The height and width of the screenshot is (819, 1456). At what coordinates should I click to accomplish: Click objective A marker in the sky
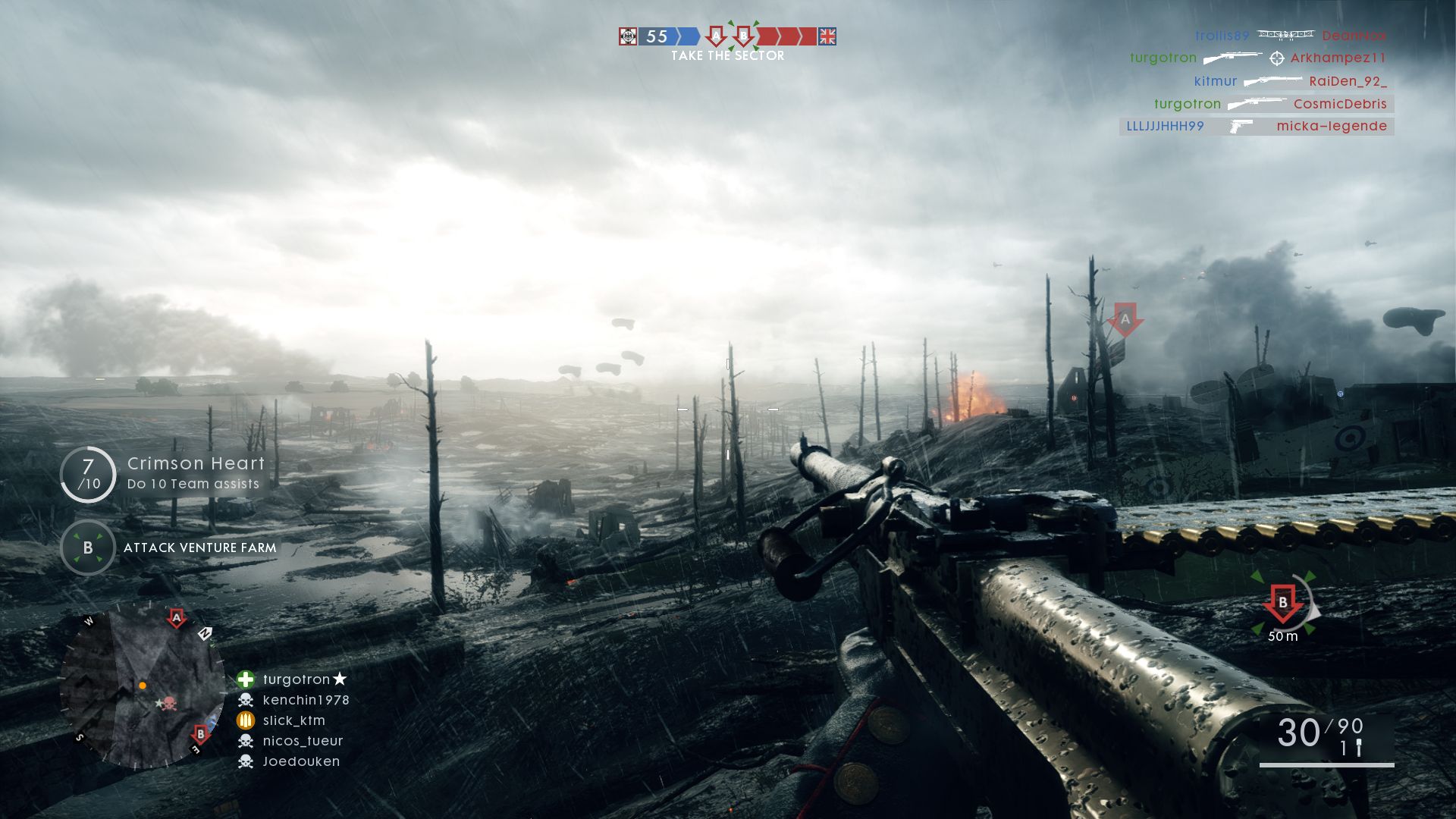coord(1125,320)
